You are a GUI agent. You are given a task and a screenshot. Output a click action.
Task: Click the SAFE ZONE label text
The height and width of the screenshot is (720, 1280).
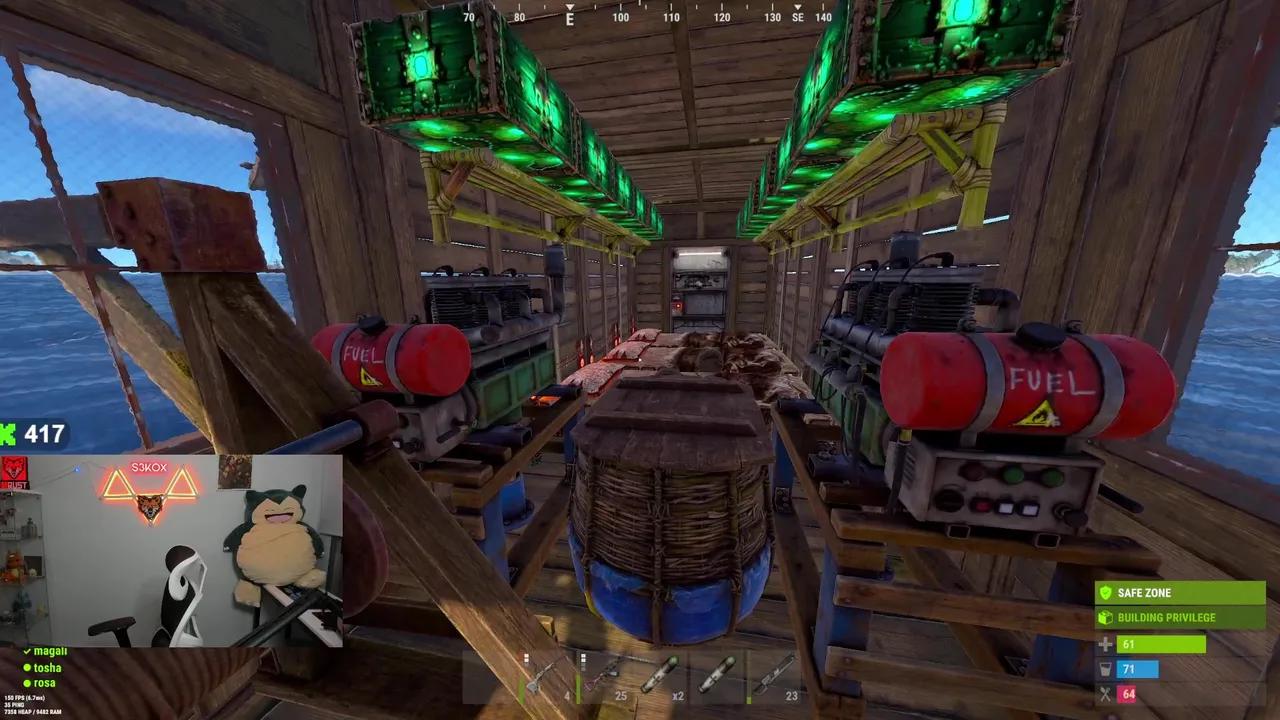coord(1143,592)
